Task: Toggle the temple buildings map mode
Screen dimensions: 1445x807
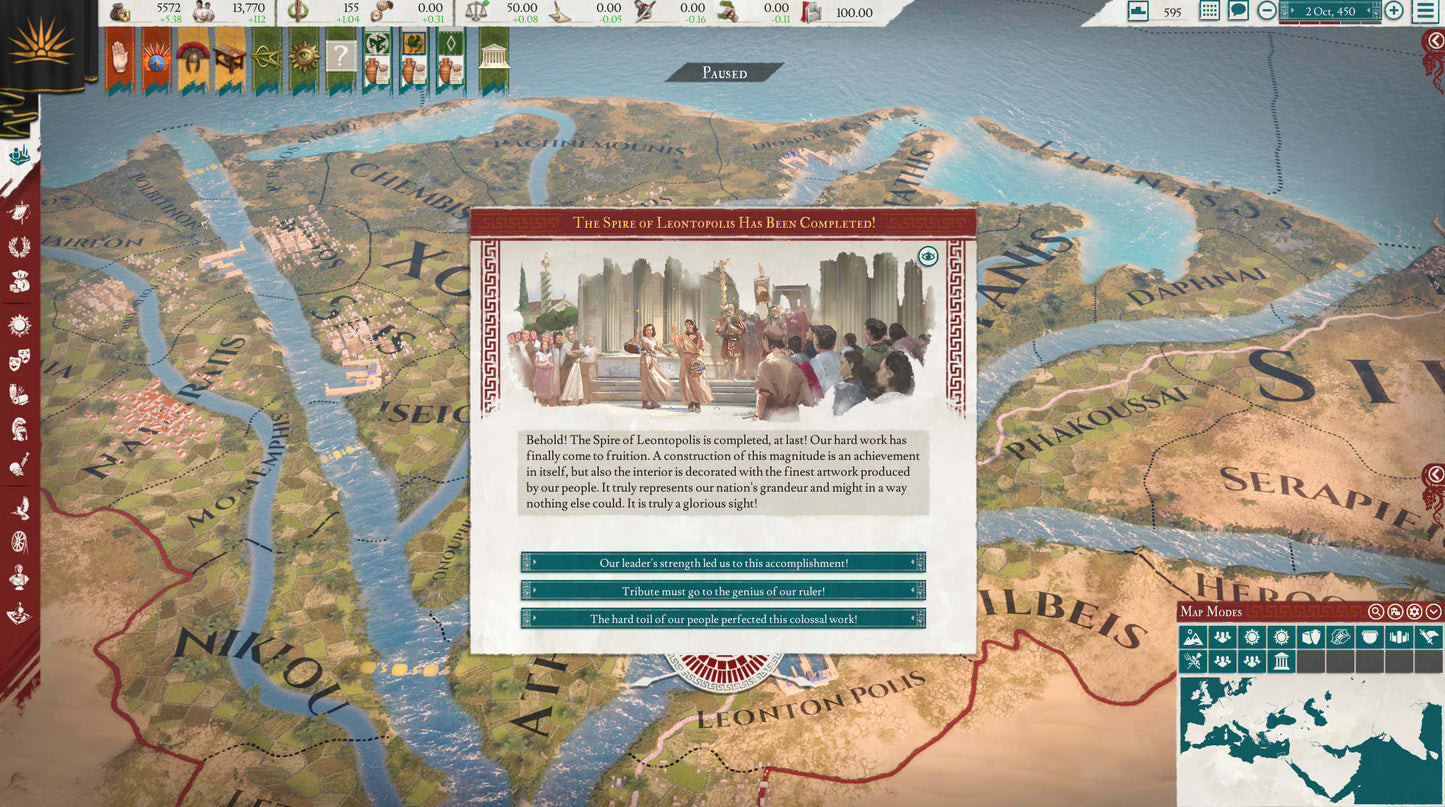Action: pos(1283,660)
